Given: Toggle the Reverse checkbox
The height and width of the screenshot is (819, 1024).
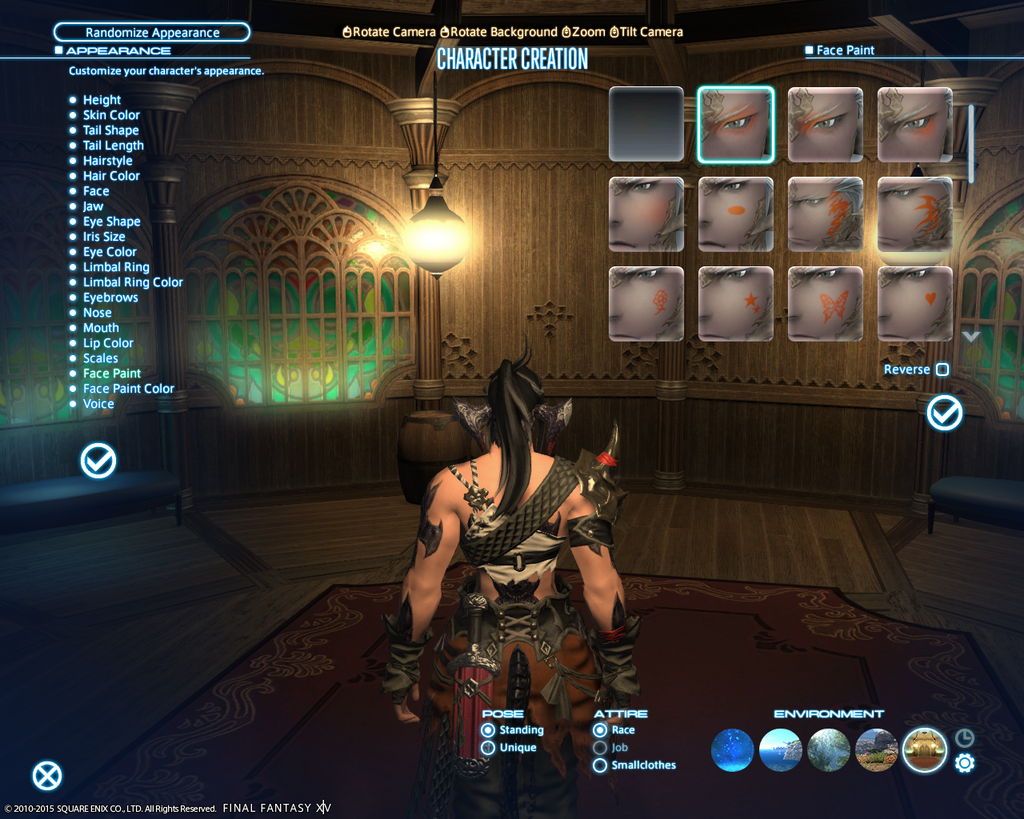Looking at the screenshot, I should click(x=942, y=370).
